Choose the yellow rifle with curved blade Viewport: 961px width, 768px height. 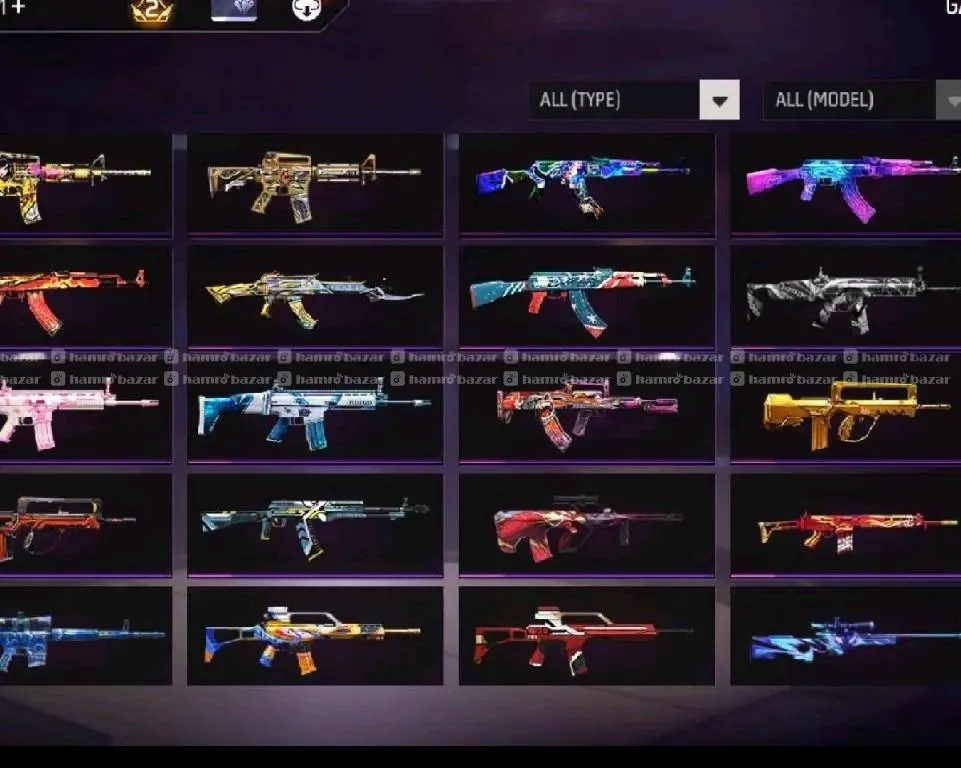[314, 295]
